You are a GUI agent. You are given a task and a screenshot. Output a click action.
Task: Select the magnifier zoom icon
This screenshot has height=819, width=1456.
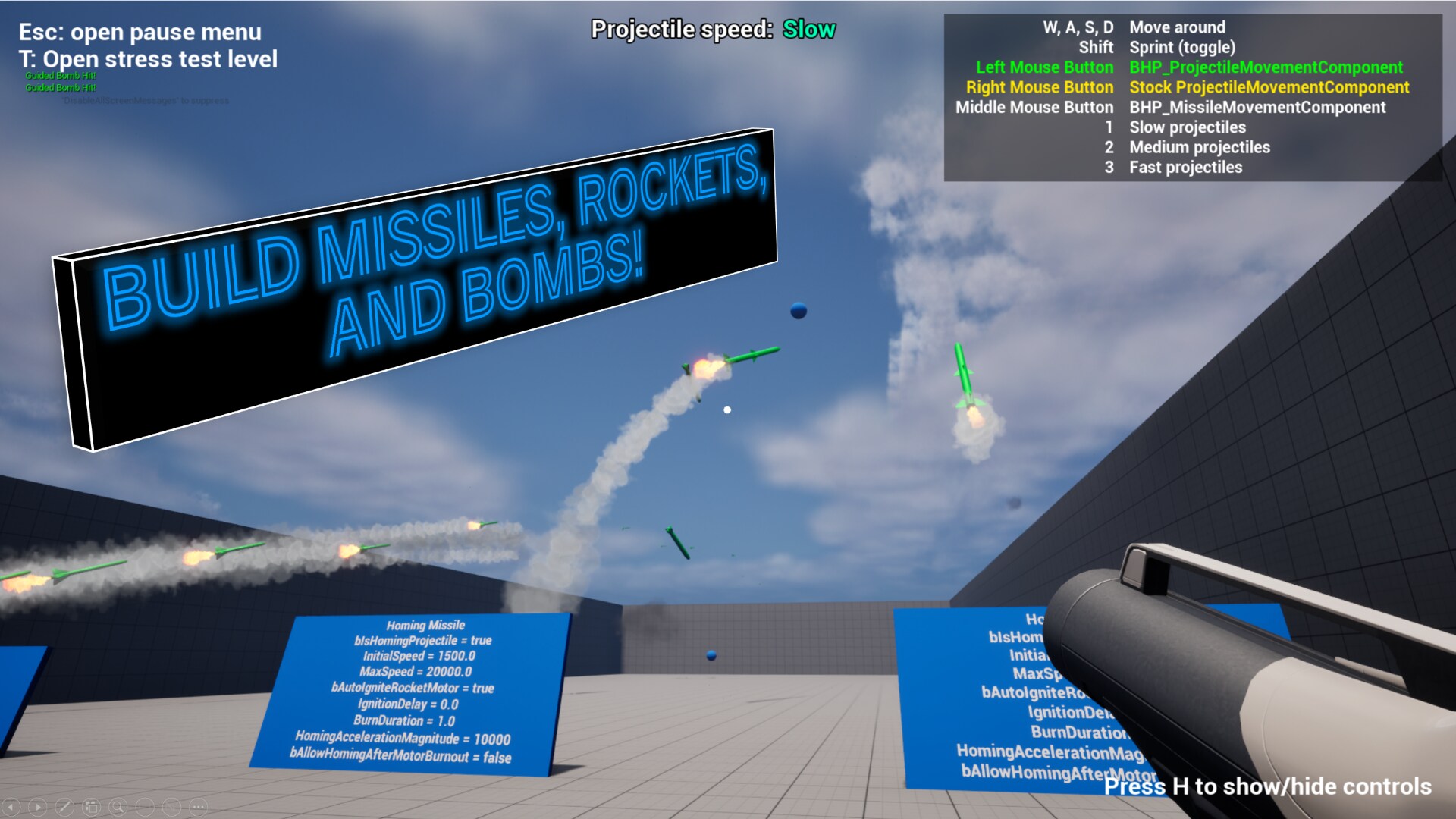pyautogui.click(x=118, y=806)
